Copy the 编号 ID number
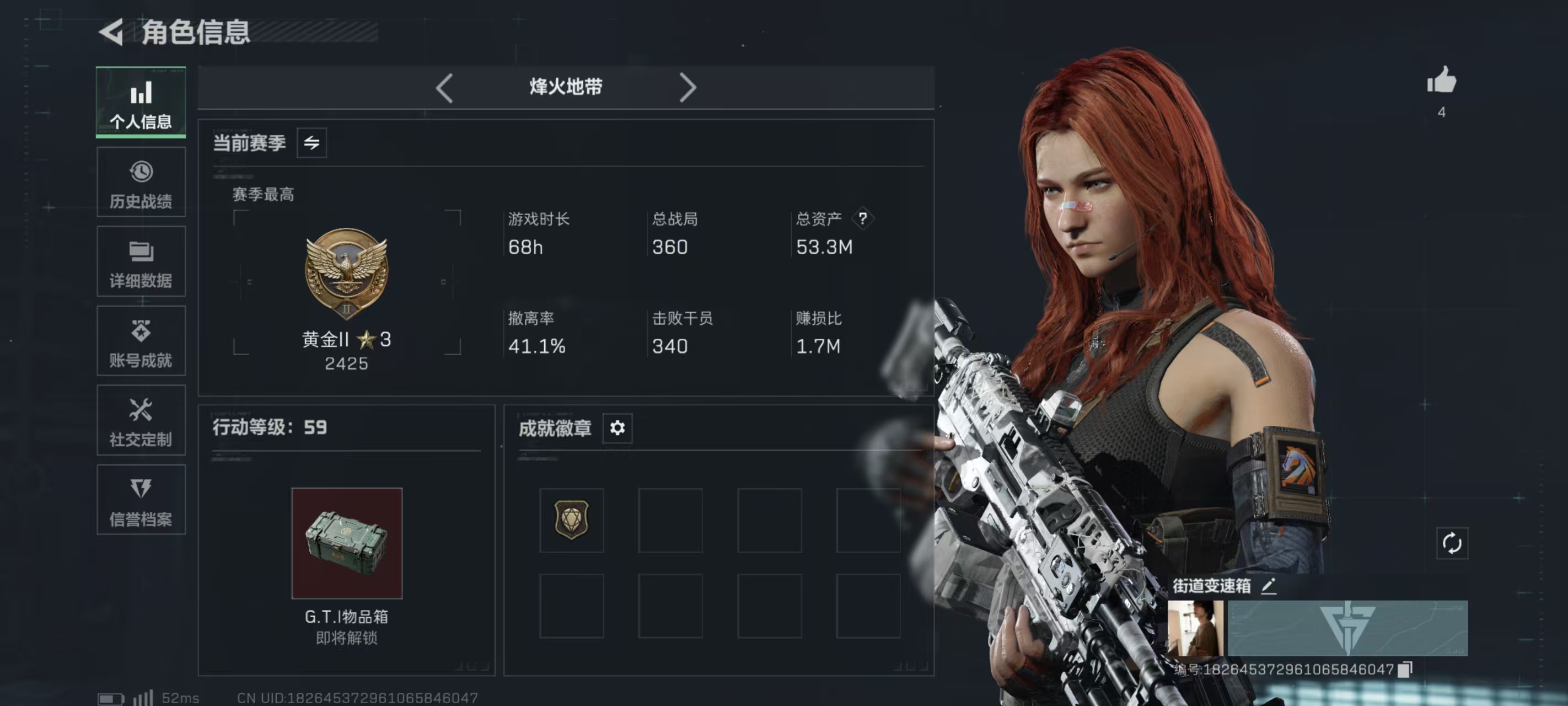Viewport: 1568px width, 706px height. [x=1405, y=670]
